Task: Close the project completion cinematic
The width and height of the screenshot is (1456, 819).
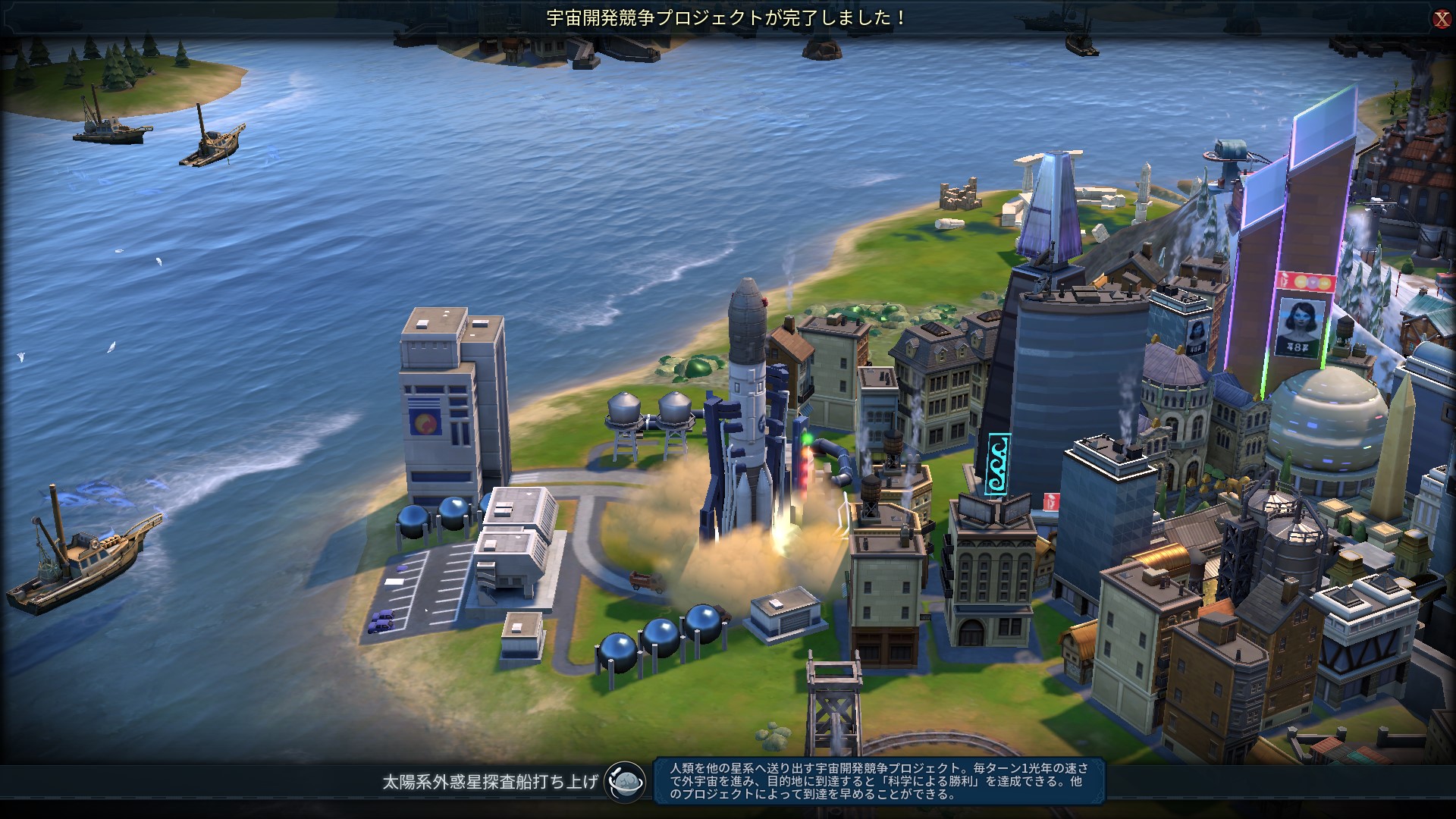Action: pos(1442,19)
